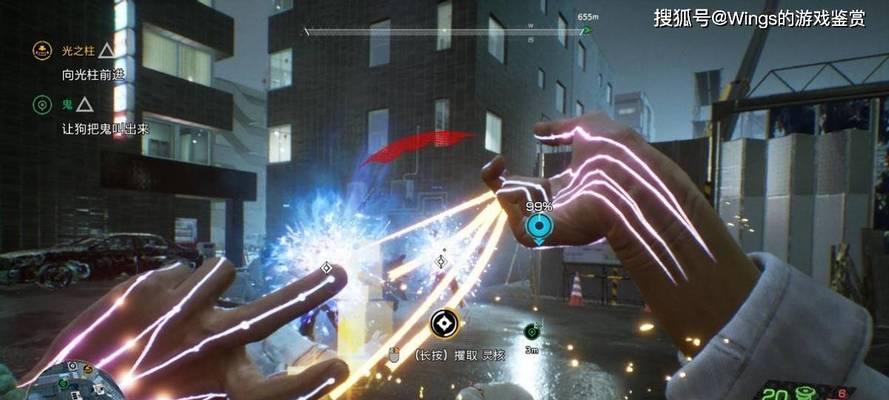Screen dimensions: 889x400
Task: Click the core grab target icon
Action: coord(443,322)
